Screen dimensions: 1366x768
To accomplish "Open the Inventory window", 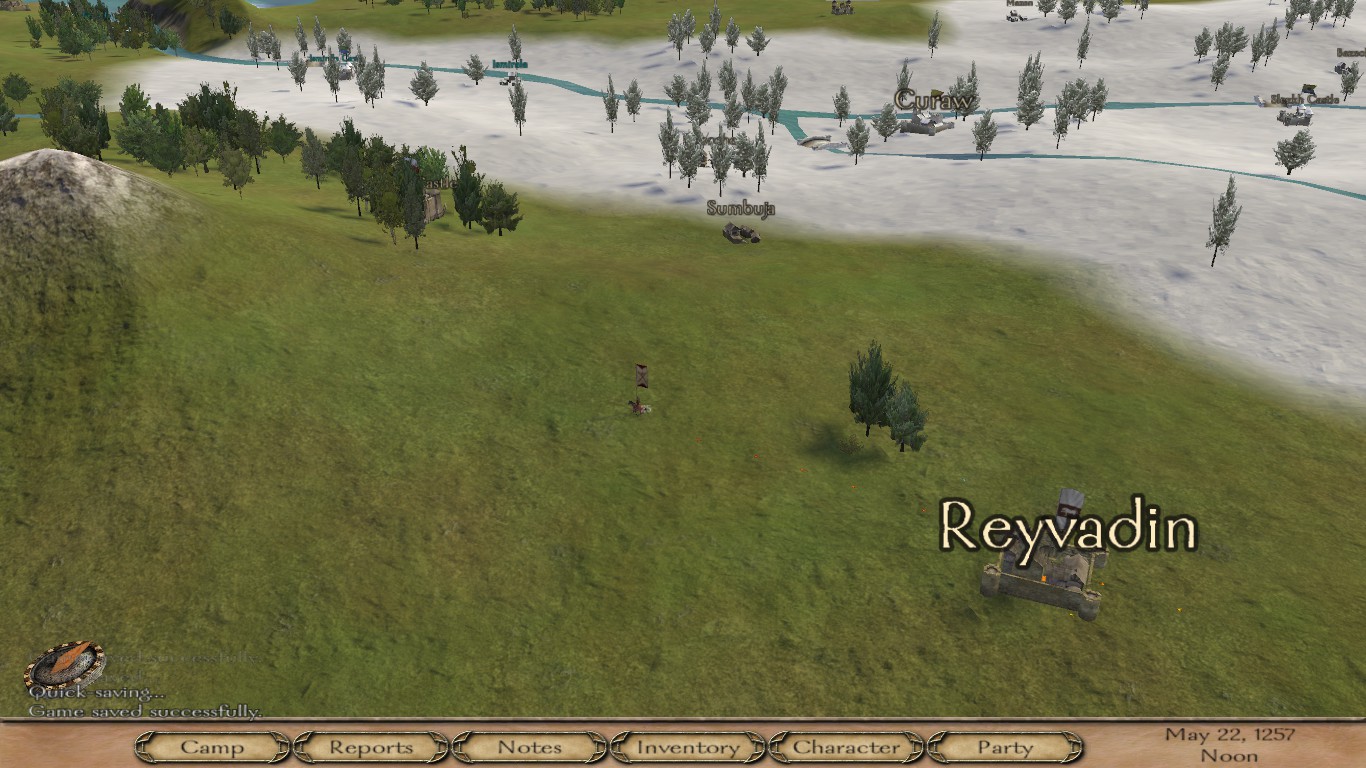I will tap(688, 747).
